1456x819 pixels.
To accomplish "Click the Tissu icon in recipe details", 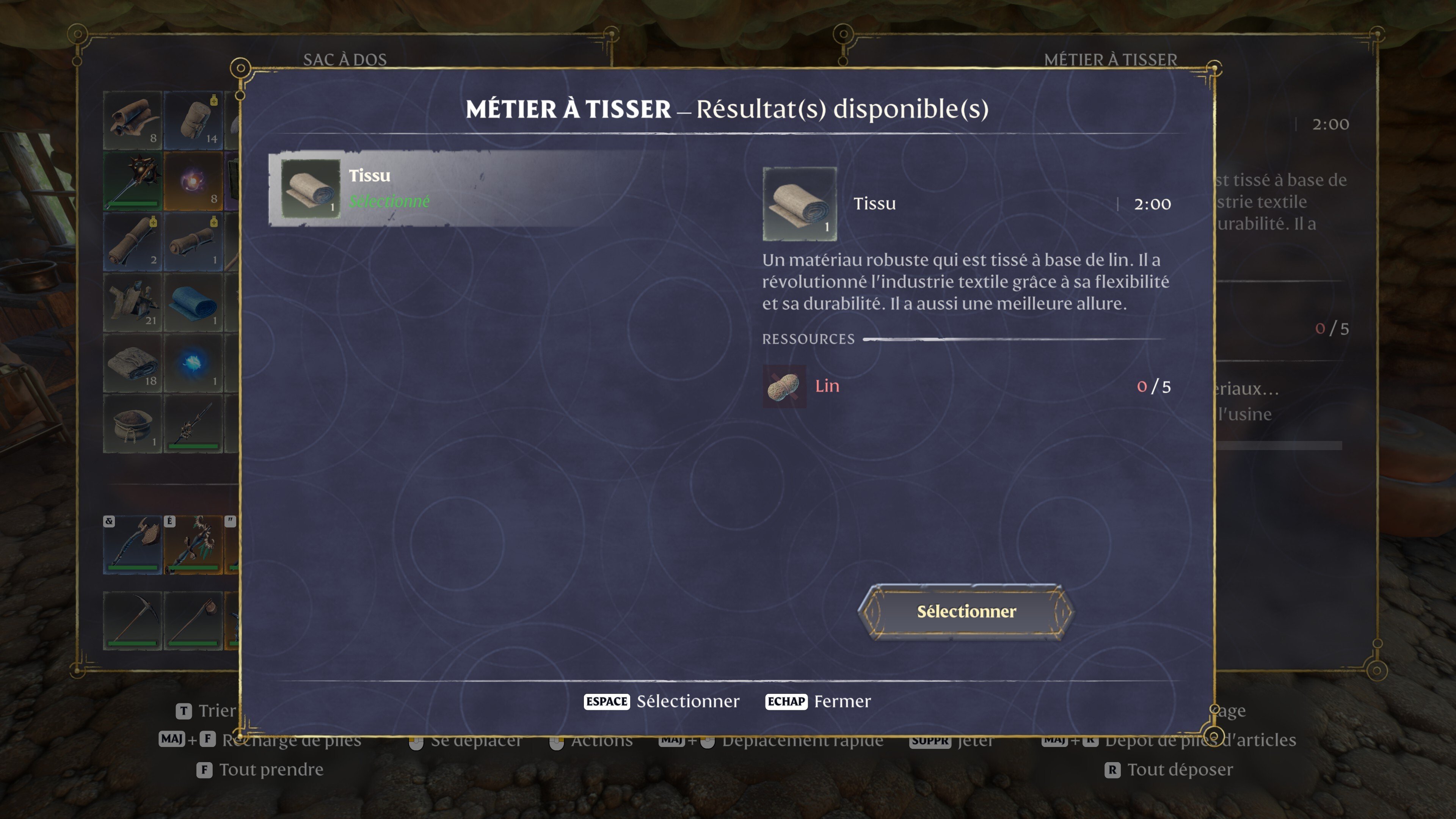I will (x=799, y=204).
